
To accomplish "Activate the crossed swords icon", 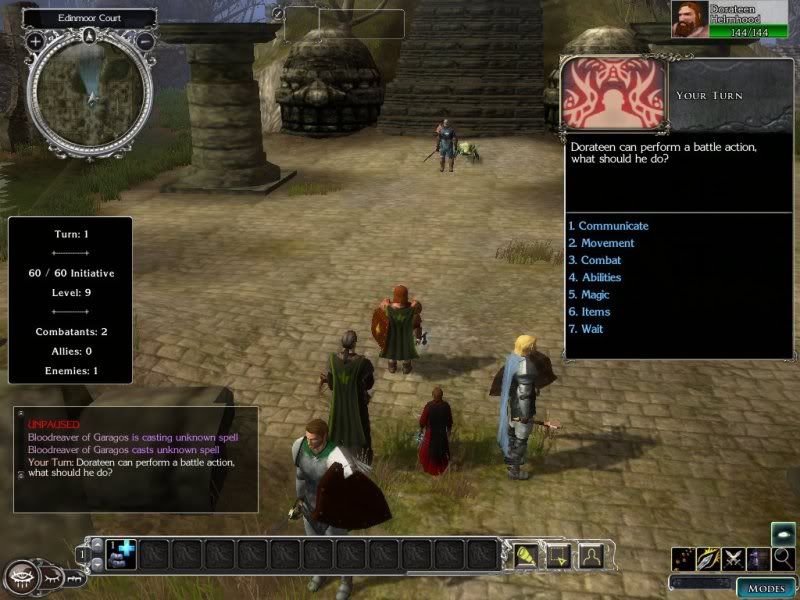I will (735, 558).
